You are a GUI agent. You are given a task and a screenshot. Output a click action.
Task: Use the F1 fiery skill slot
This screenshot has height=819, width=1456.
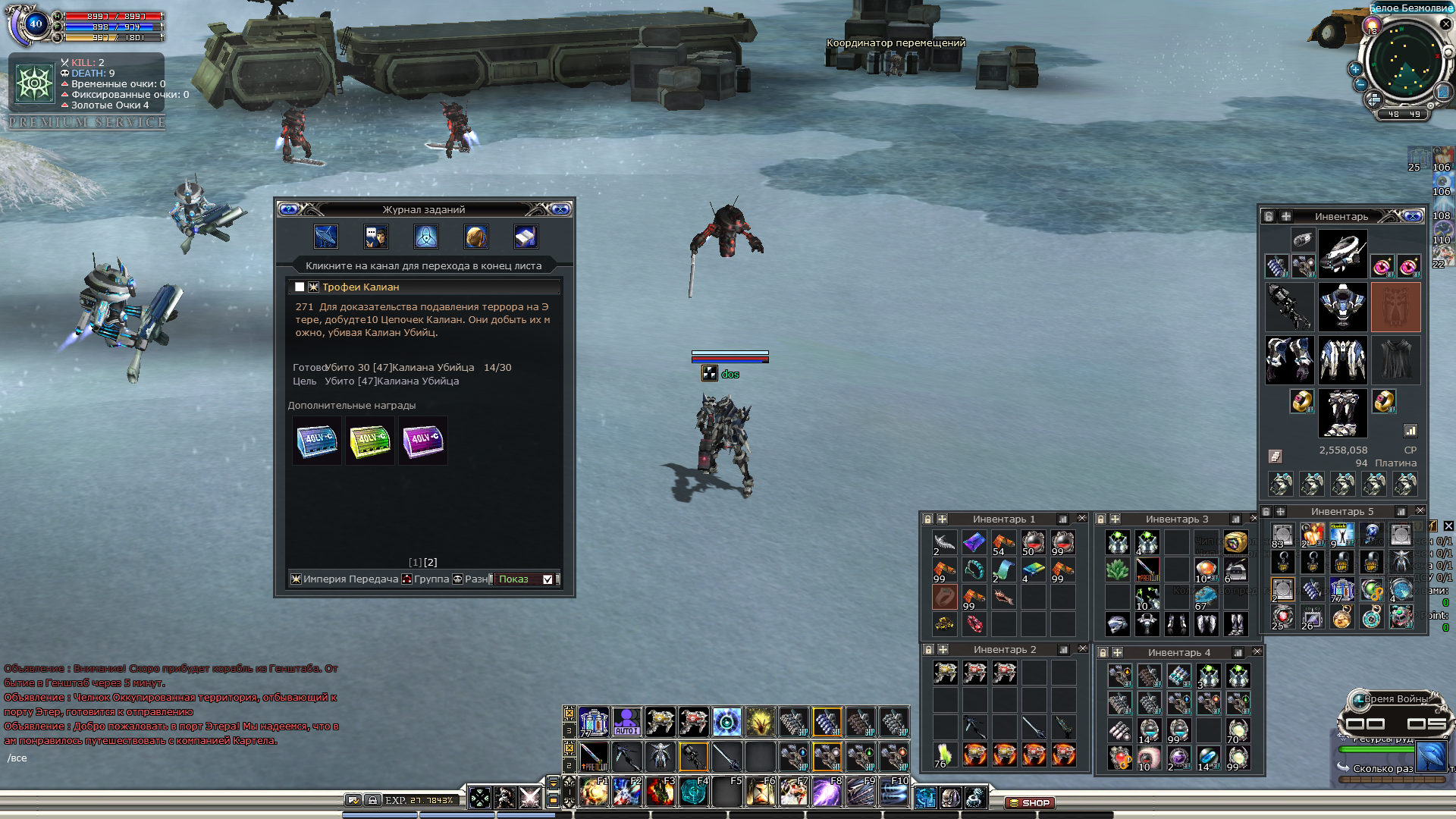coord(594,792)
